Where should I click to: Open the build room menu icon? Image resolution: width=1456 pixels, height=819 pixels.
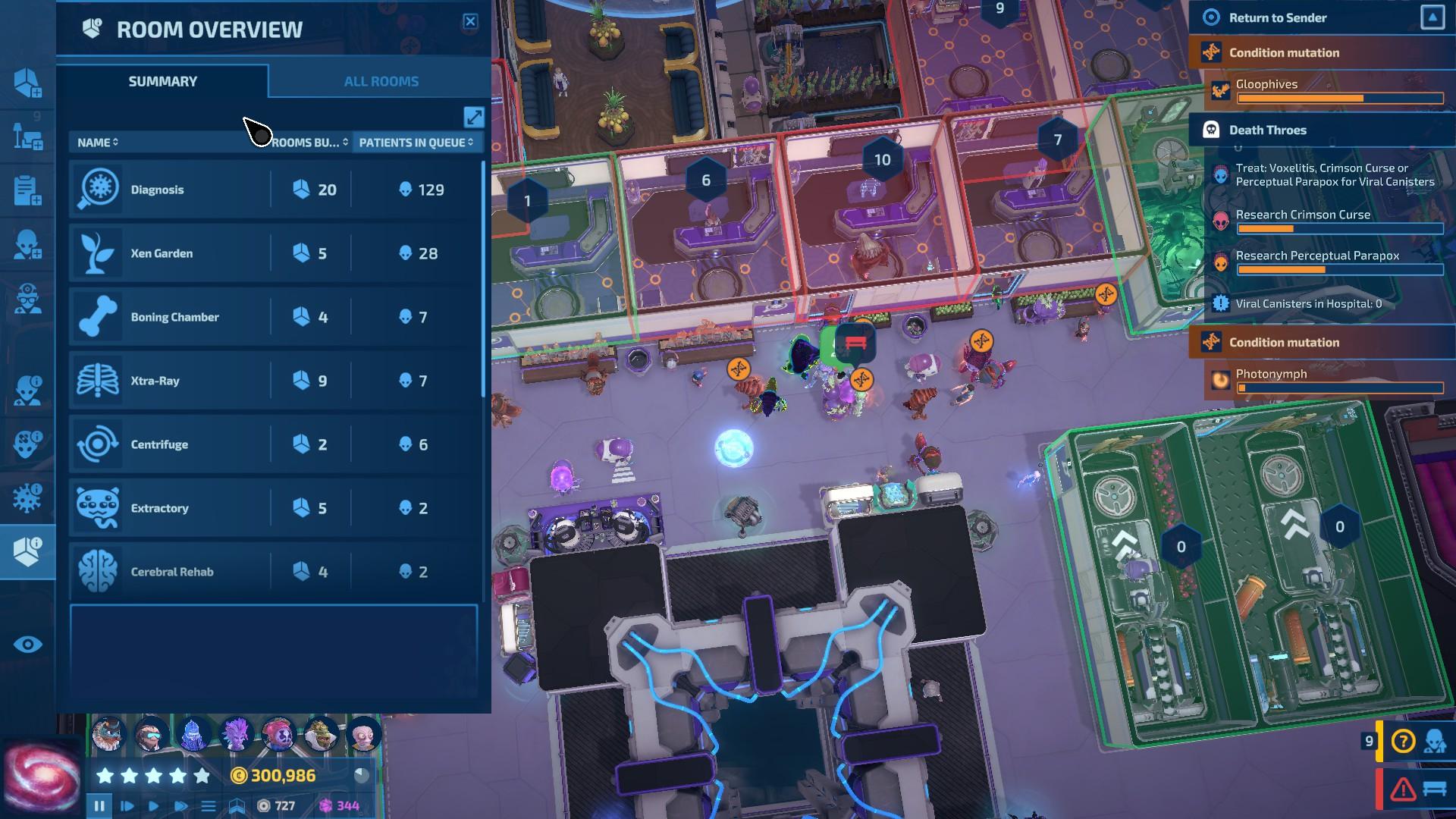tap(27, 83)
